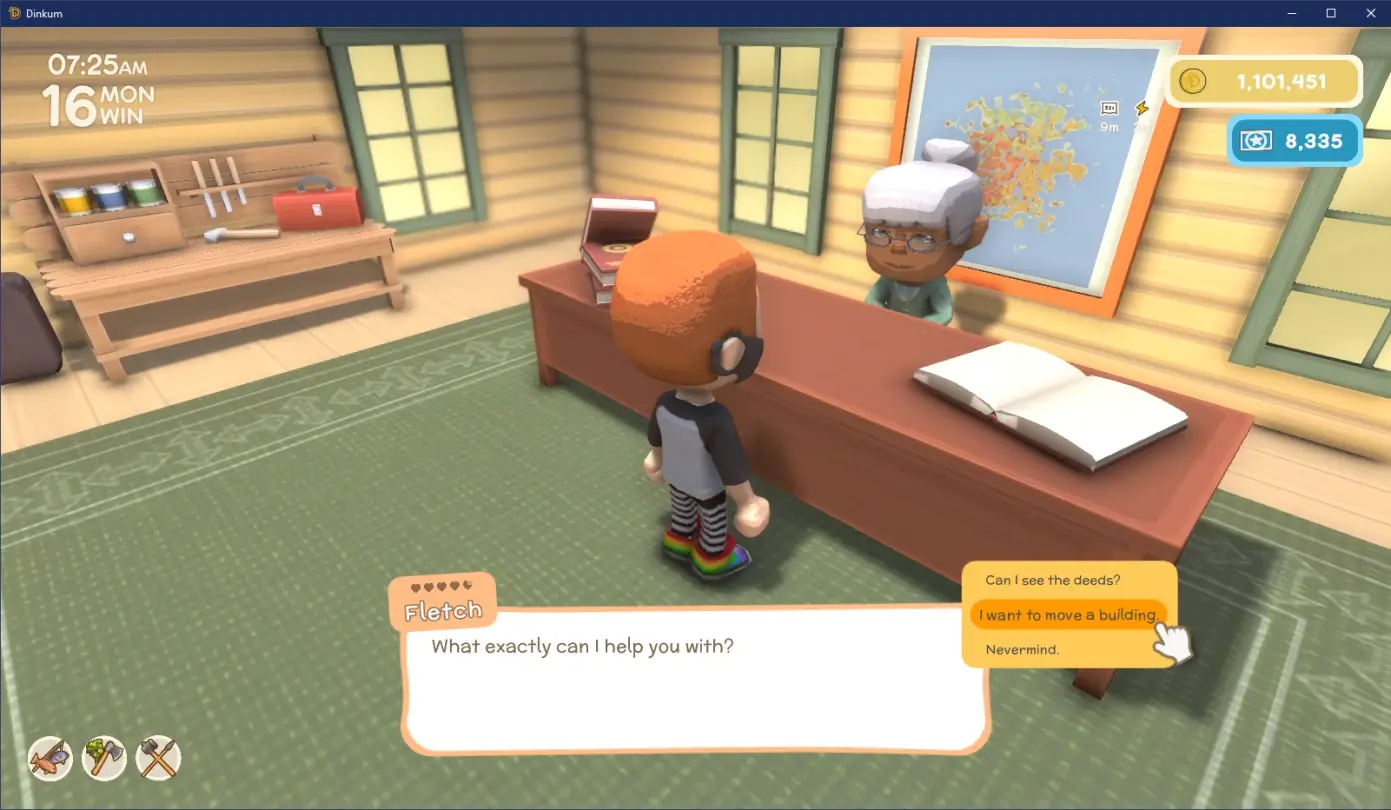Click the crossed pickaxe and shovel icon
Screen dimensions: 1391x810
pos(158,758)
